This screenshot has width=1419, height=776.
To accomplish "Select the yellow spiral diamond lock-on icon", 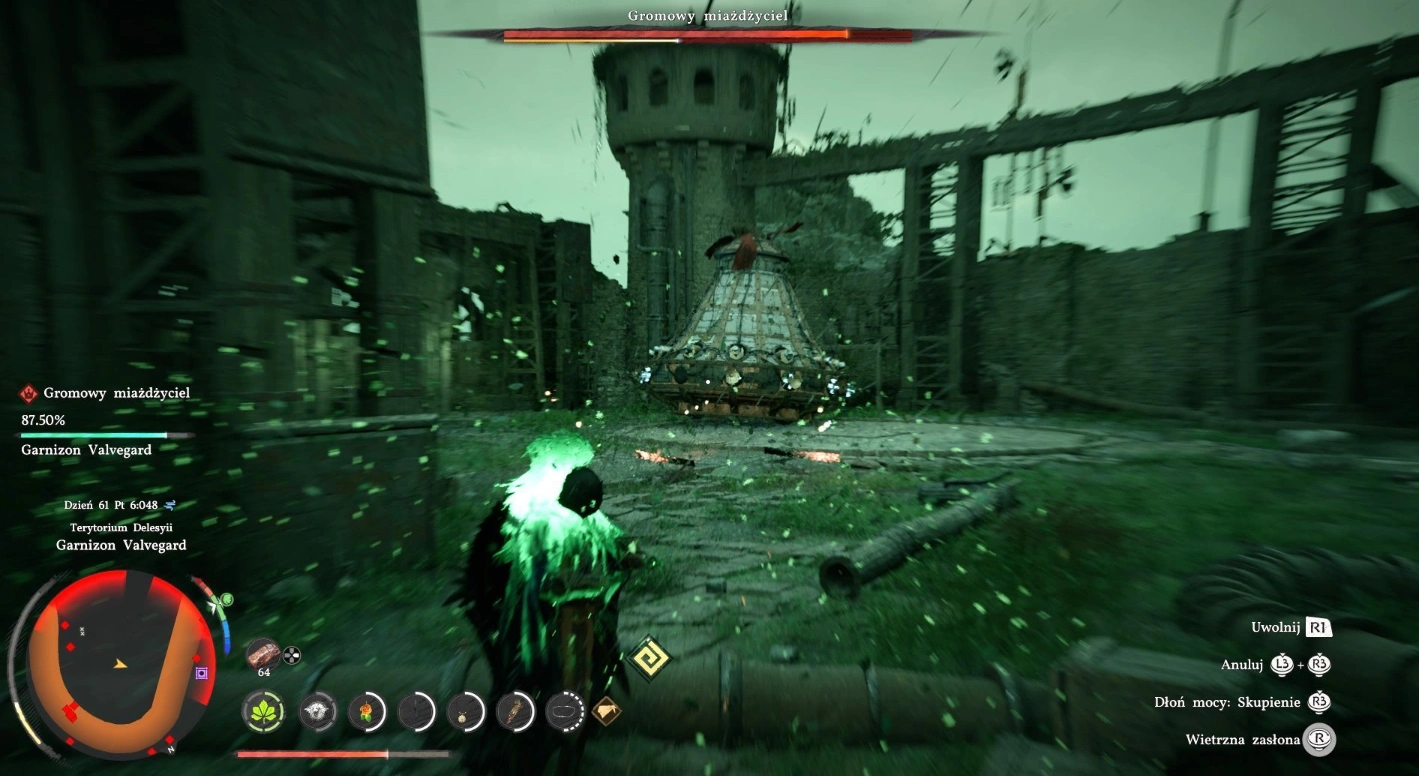I will point(649,658).
